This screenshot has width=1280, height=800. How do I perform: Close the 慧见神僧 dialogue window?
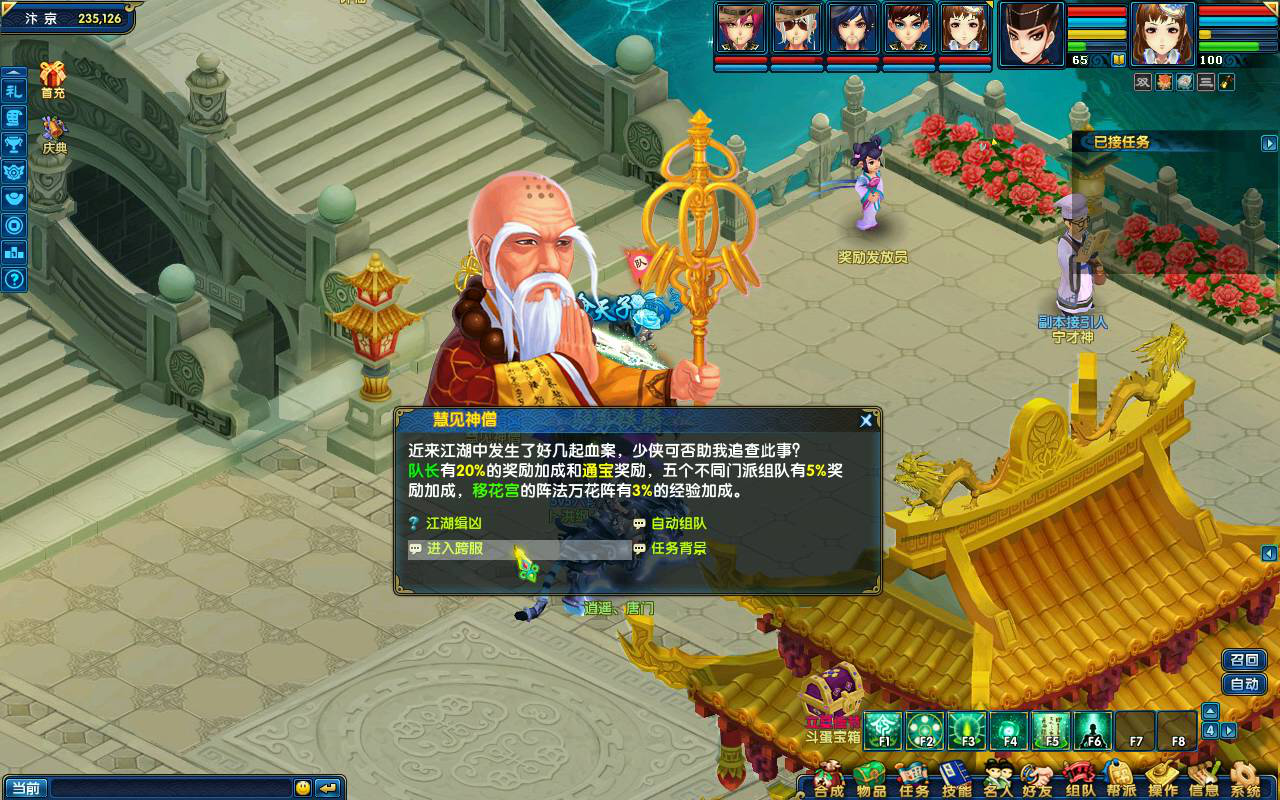[866, 421]
